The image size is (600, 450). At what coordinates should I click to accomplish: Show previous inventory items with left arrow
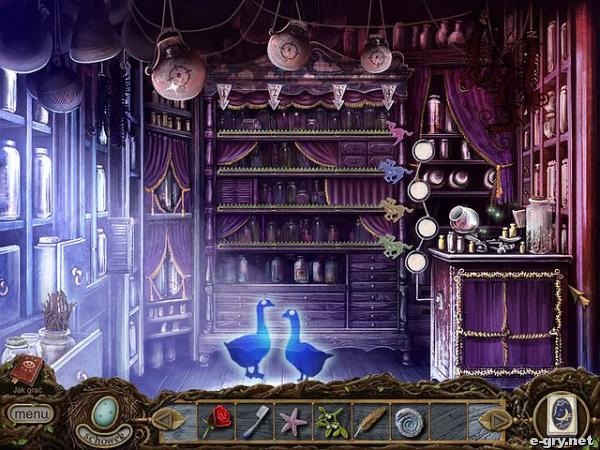coord(170,418)
